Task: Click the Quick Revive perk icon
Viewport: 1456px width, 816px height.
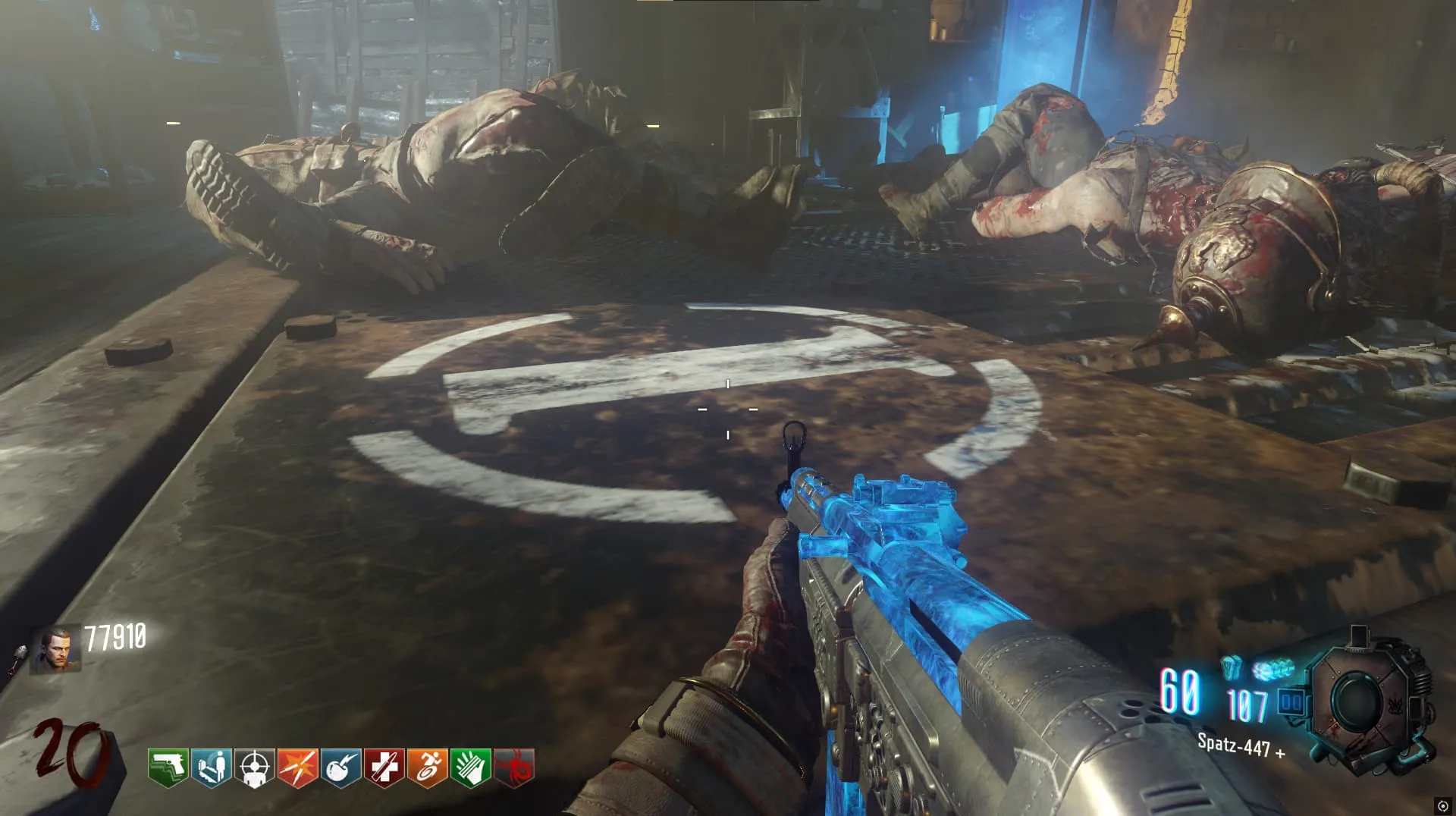Action: (x=211, y=767)
